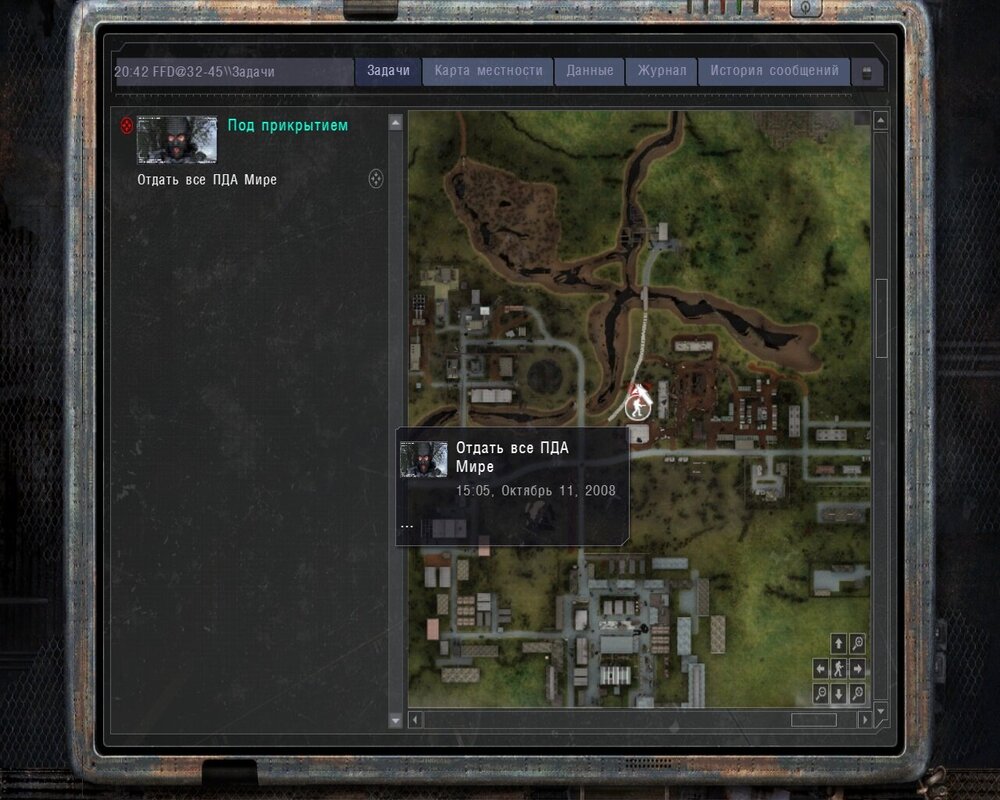Select the Данные tab
The width and height of the screenshot is (1000, 800).
590,71
